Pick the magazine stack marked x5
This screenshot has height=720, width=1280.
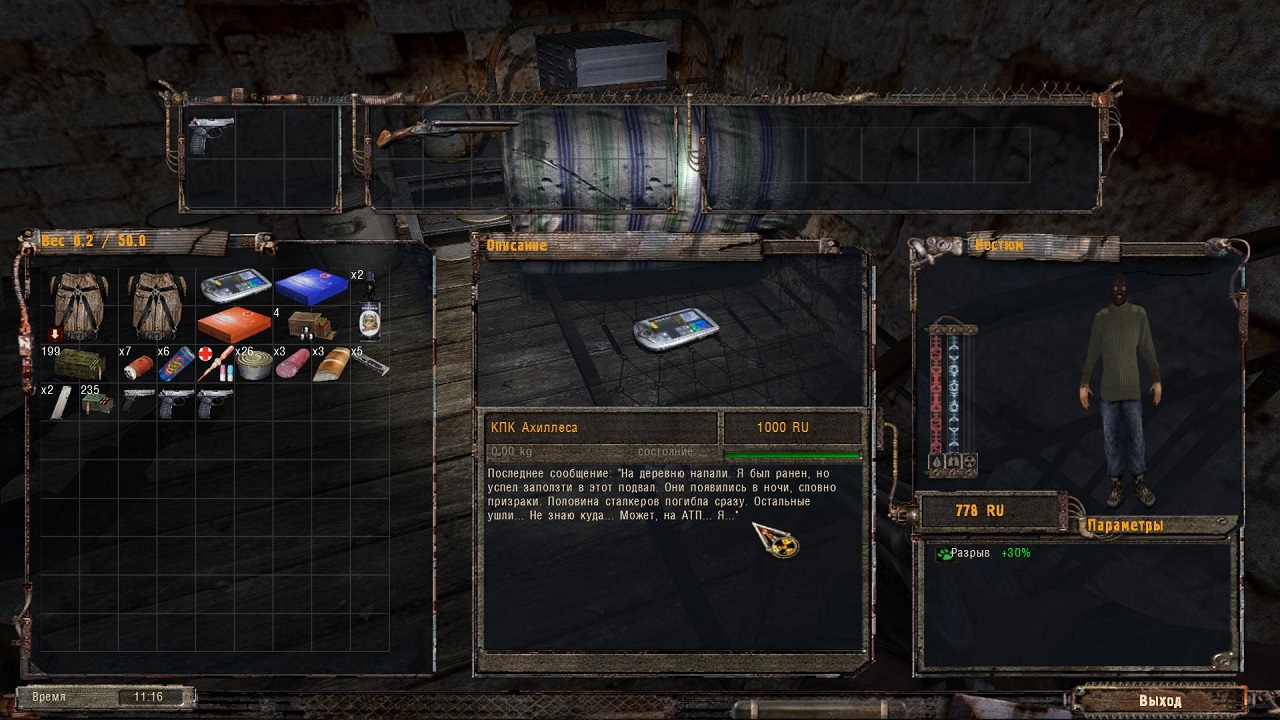pos(368,364)
